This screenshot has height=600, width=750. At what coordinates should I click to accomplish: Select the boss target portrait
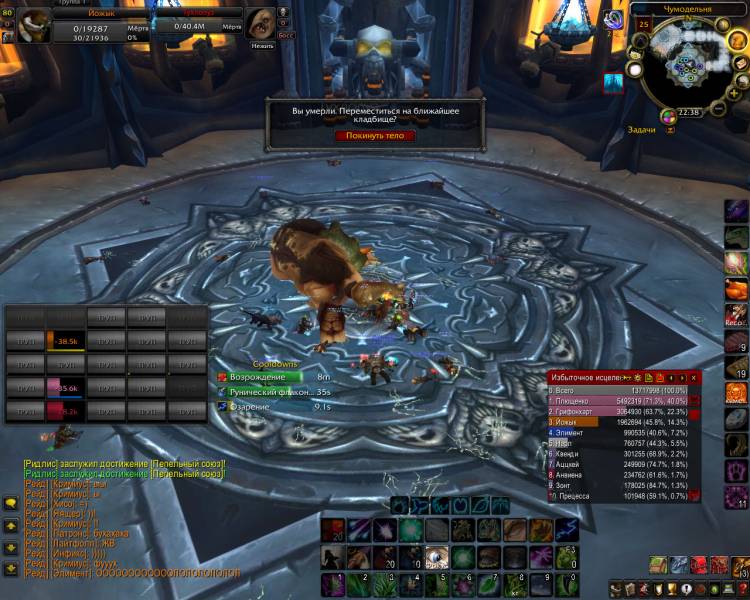(x=262, y=23)
